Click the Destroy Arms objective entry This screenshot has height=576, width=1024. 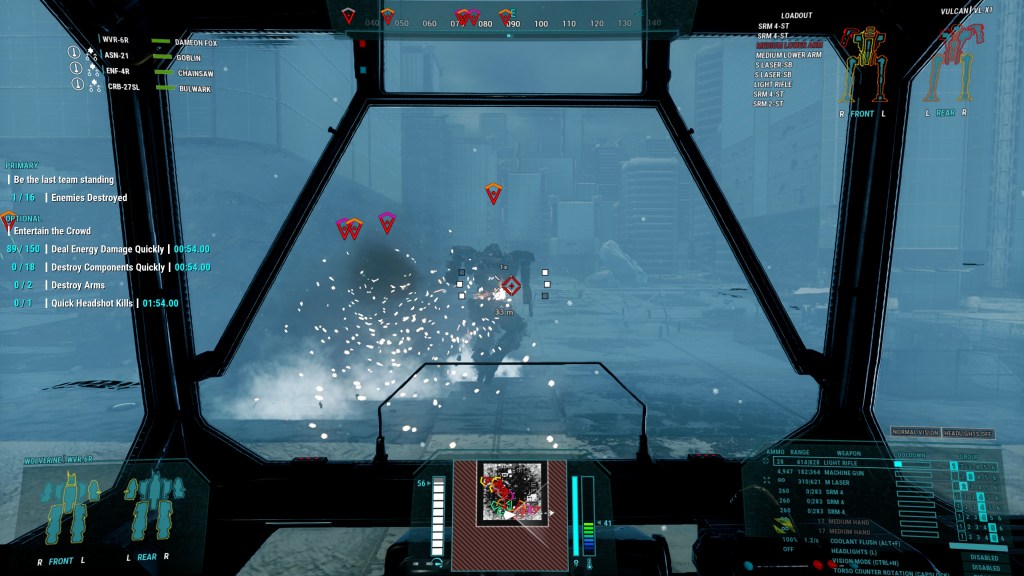tap(80, 285)
